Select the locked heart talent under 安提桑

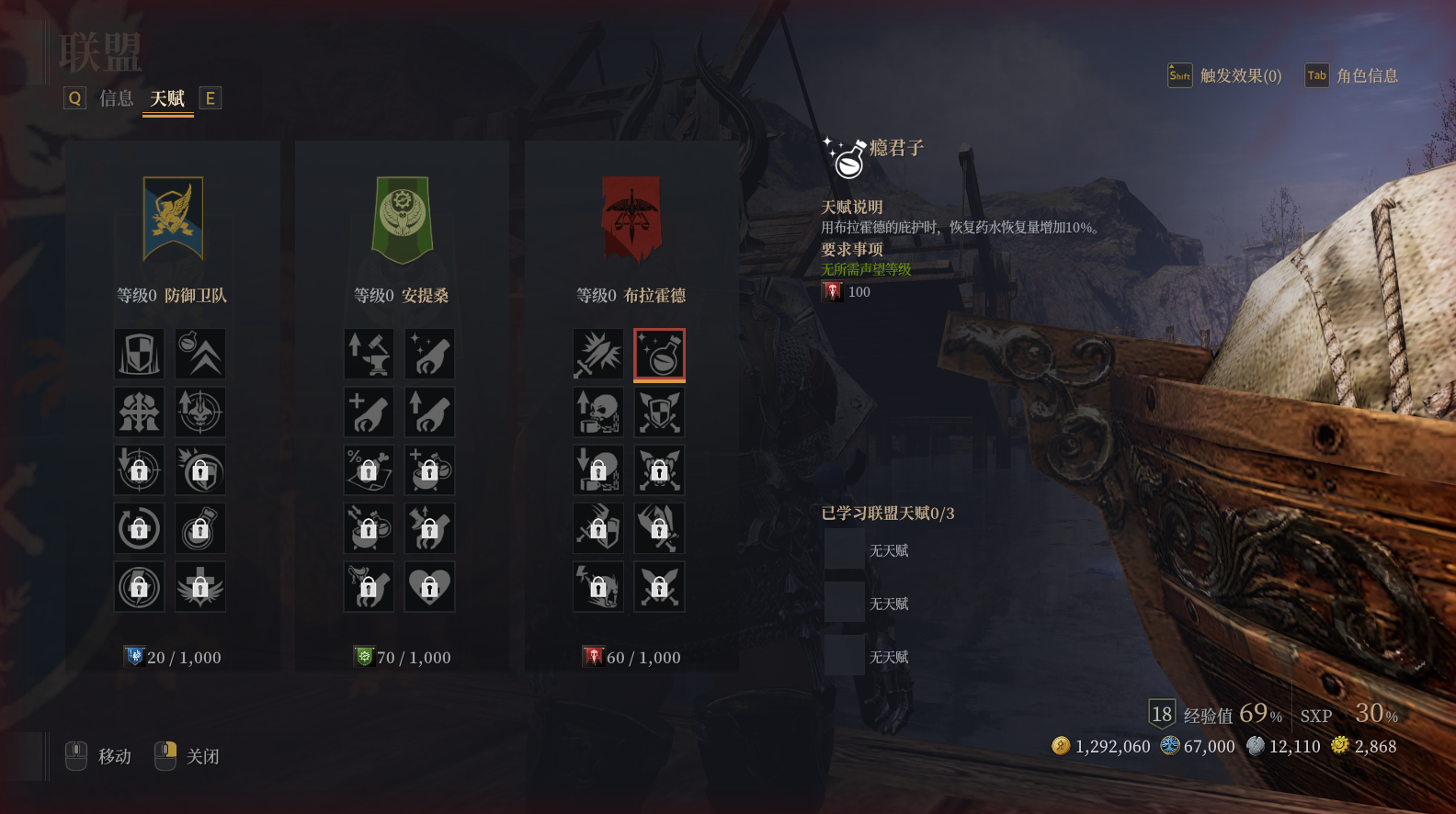(429, 586)
